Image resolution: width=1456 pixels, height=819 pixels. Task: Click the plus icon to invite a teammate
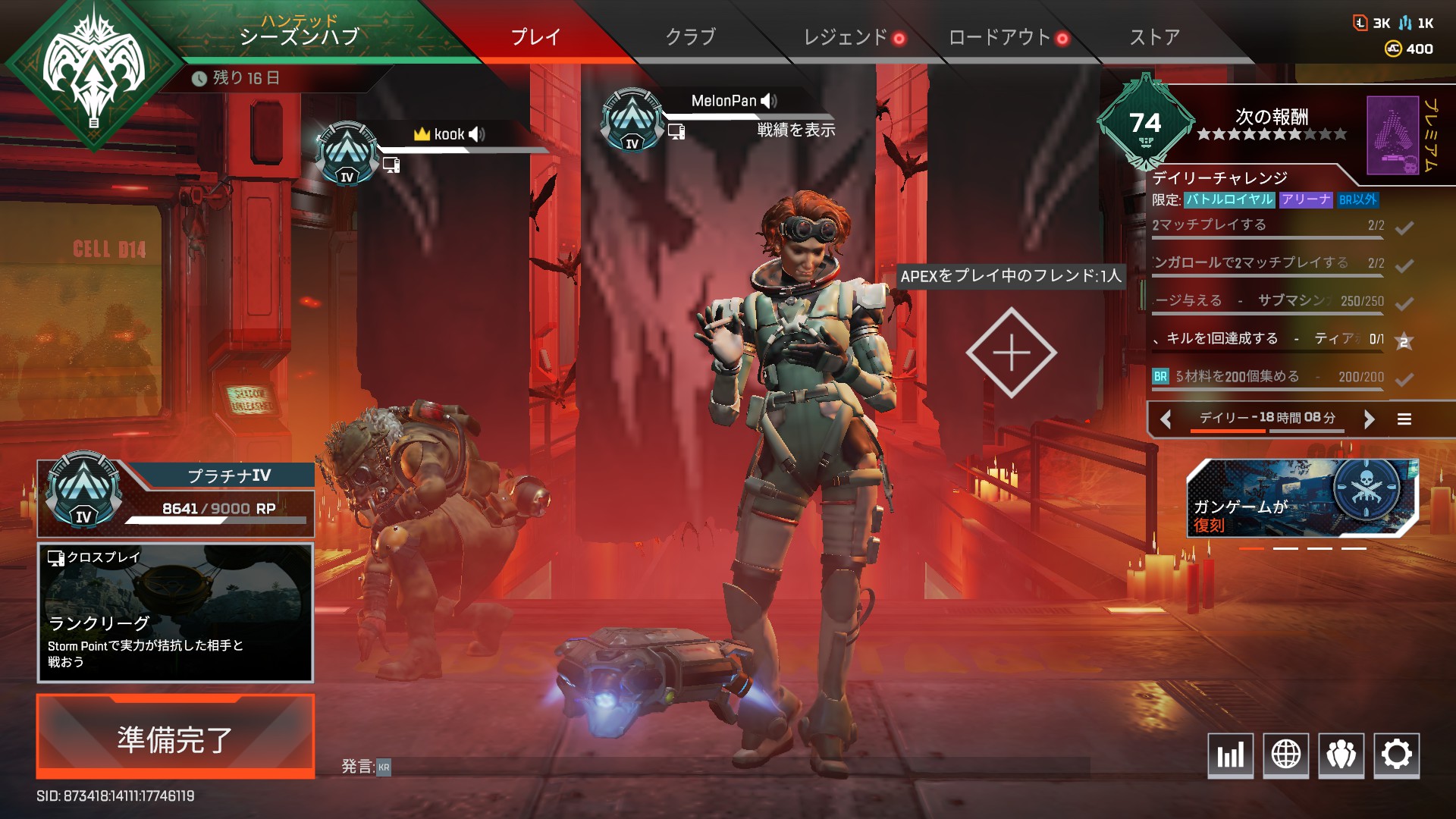tap(1010, 353)
